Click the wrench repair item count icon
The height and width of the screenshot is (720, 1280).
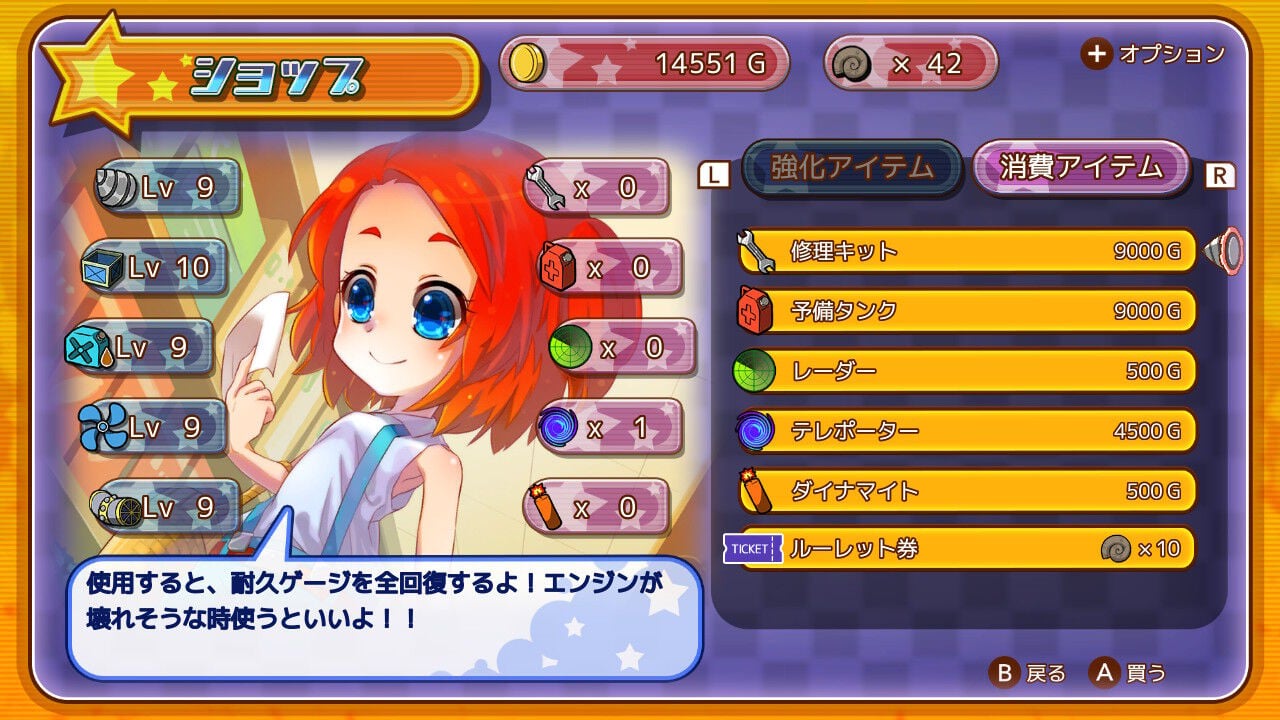click(543, 186)
